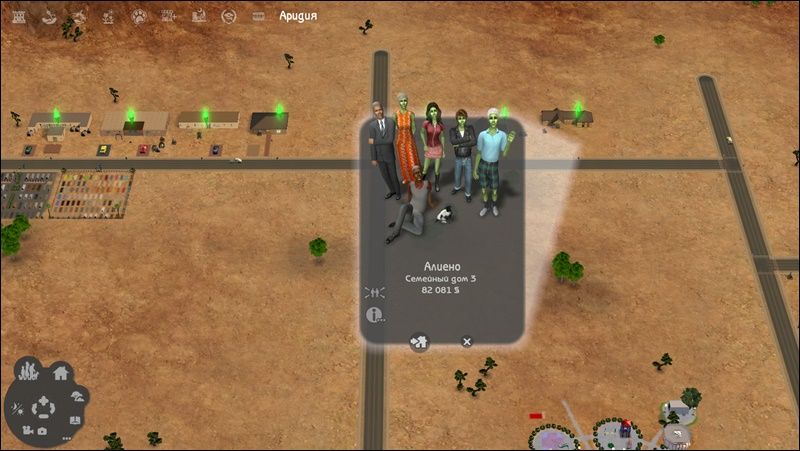Close the Алиено family popup
The width and height of the screenshot is (800, 451).
coord(466,342)
